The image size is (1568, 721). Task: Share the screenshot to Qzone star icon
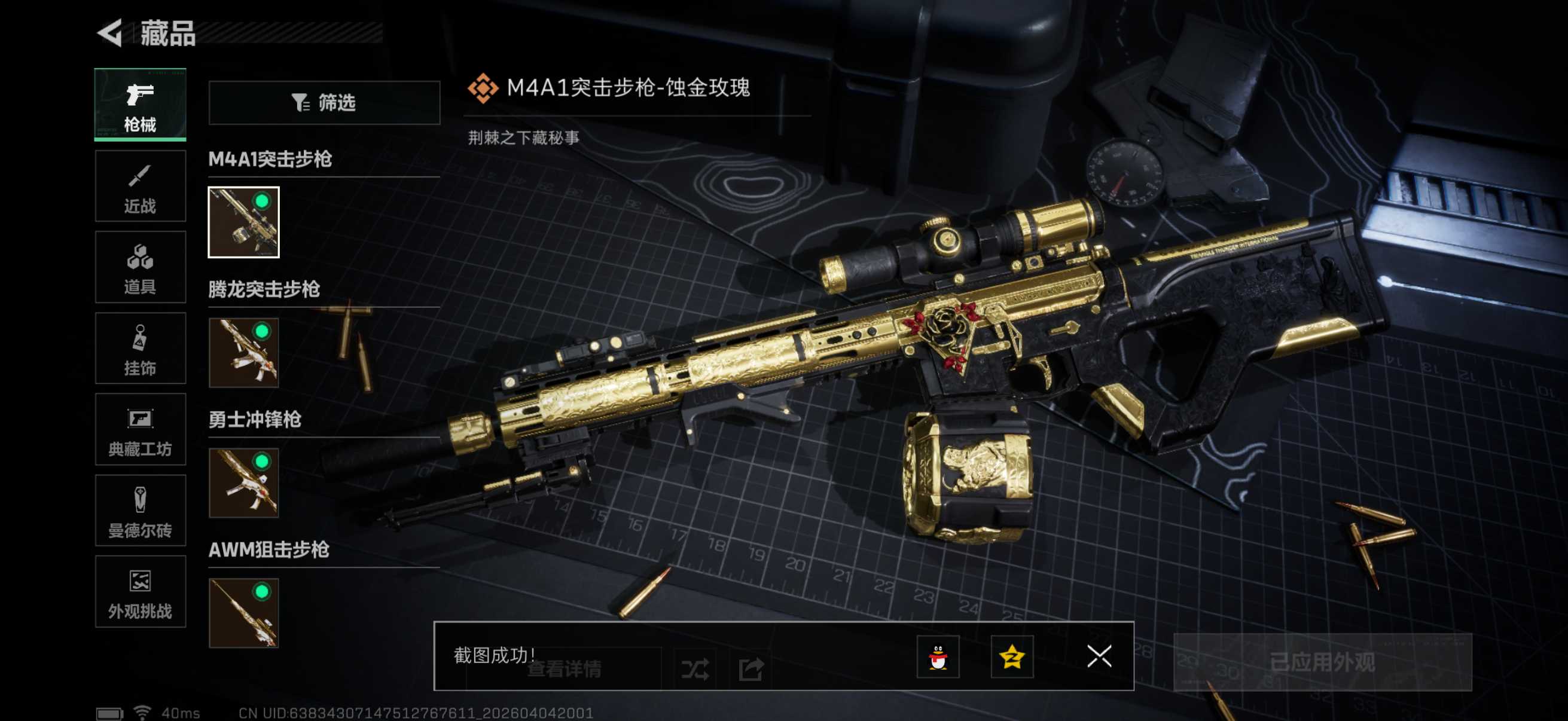tap(1012, 656)
